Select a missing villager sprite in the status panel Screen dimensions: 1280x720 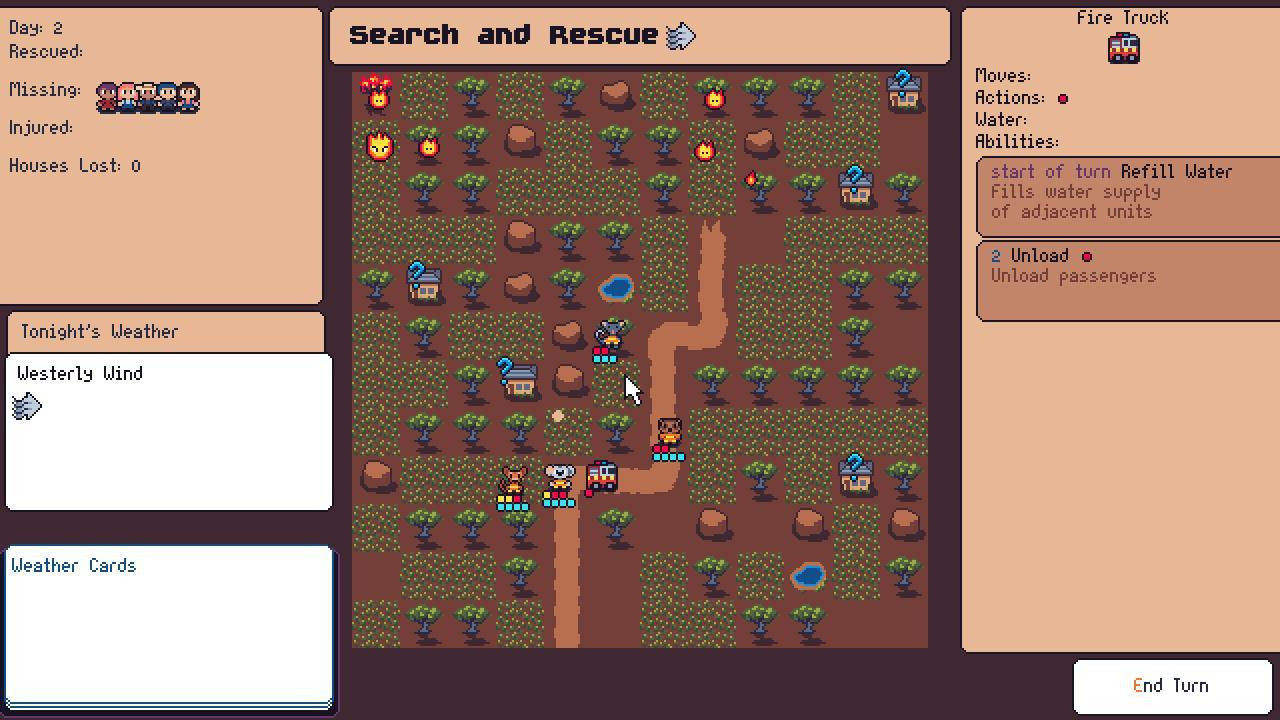(x=147, y=97)
